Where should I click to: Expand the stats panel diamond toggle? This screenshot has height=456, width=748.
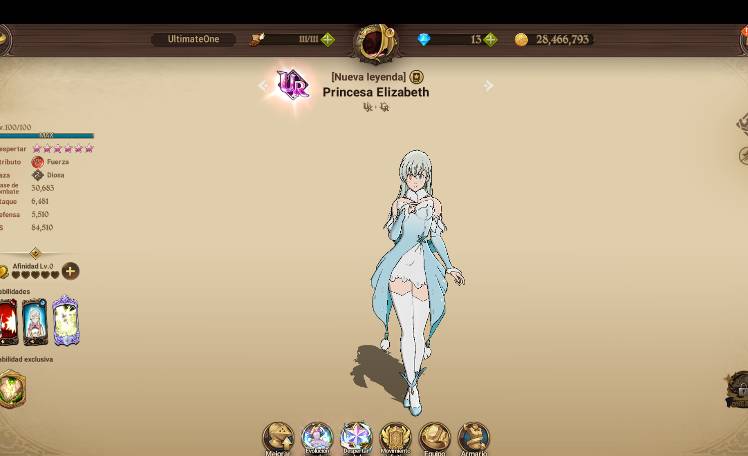tap(35, 253)
